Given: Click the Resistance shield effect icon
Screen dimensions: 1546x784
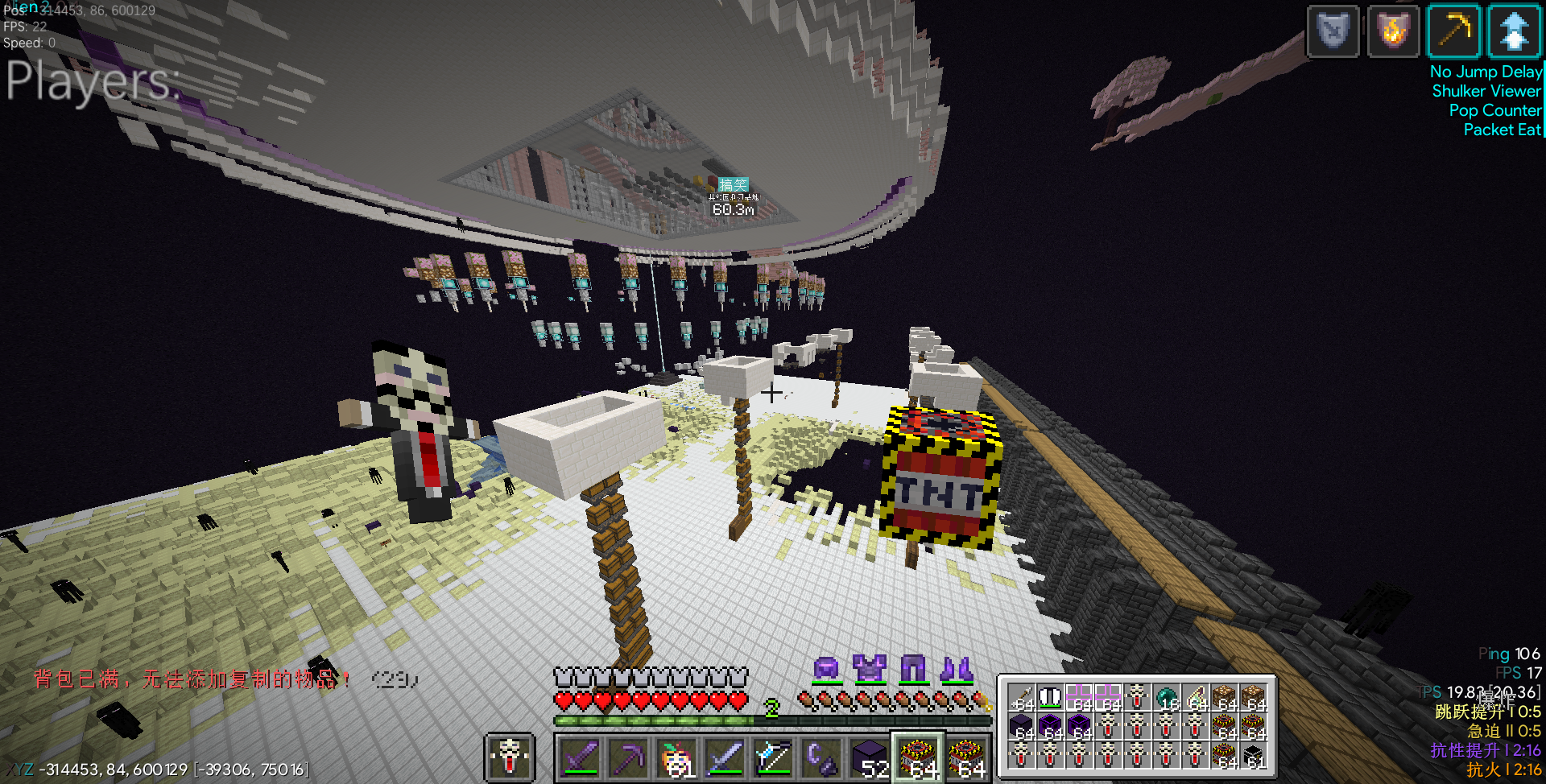Looking at the screenshot, I should click(1333, 32).
